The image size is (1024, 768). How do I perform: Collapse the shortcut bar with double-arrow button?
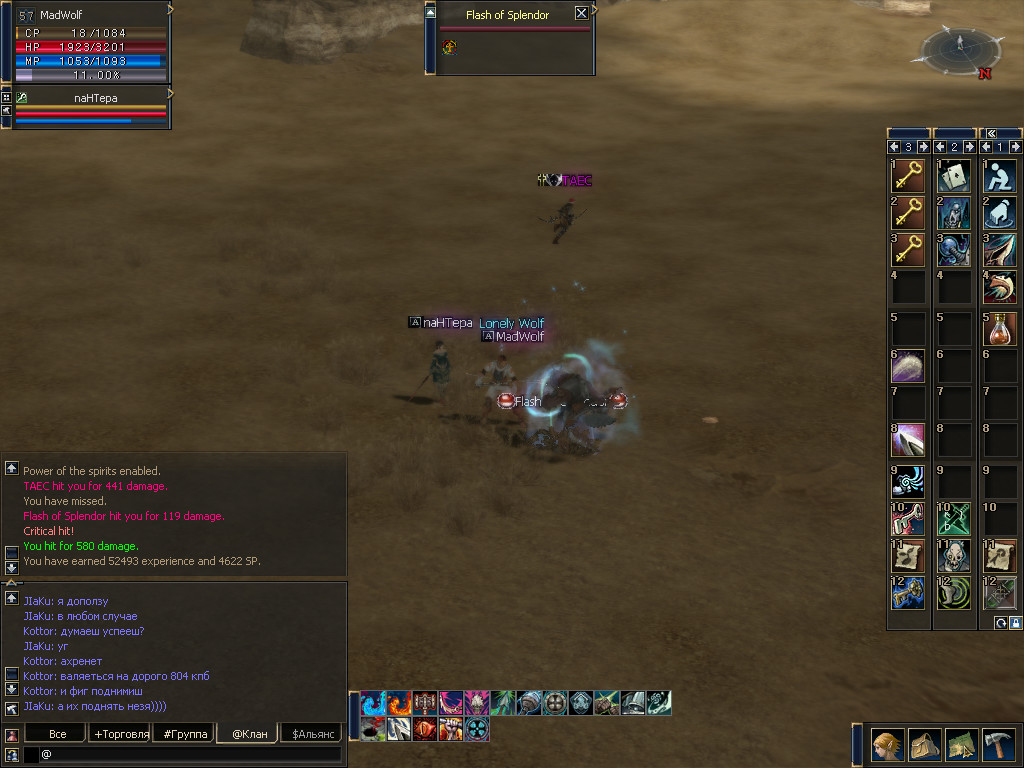point(991,133)
